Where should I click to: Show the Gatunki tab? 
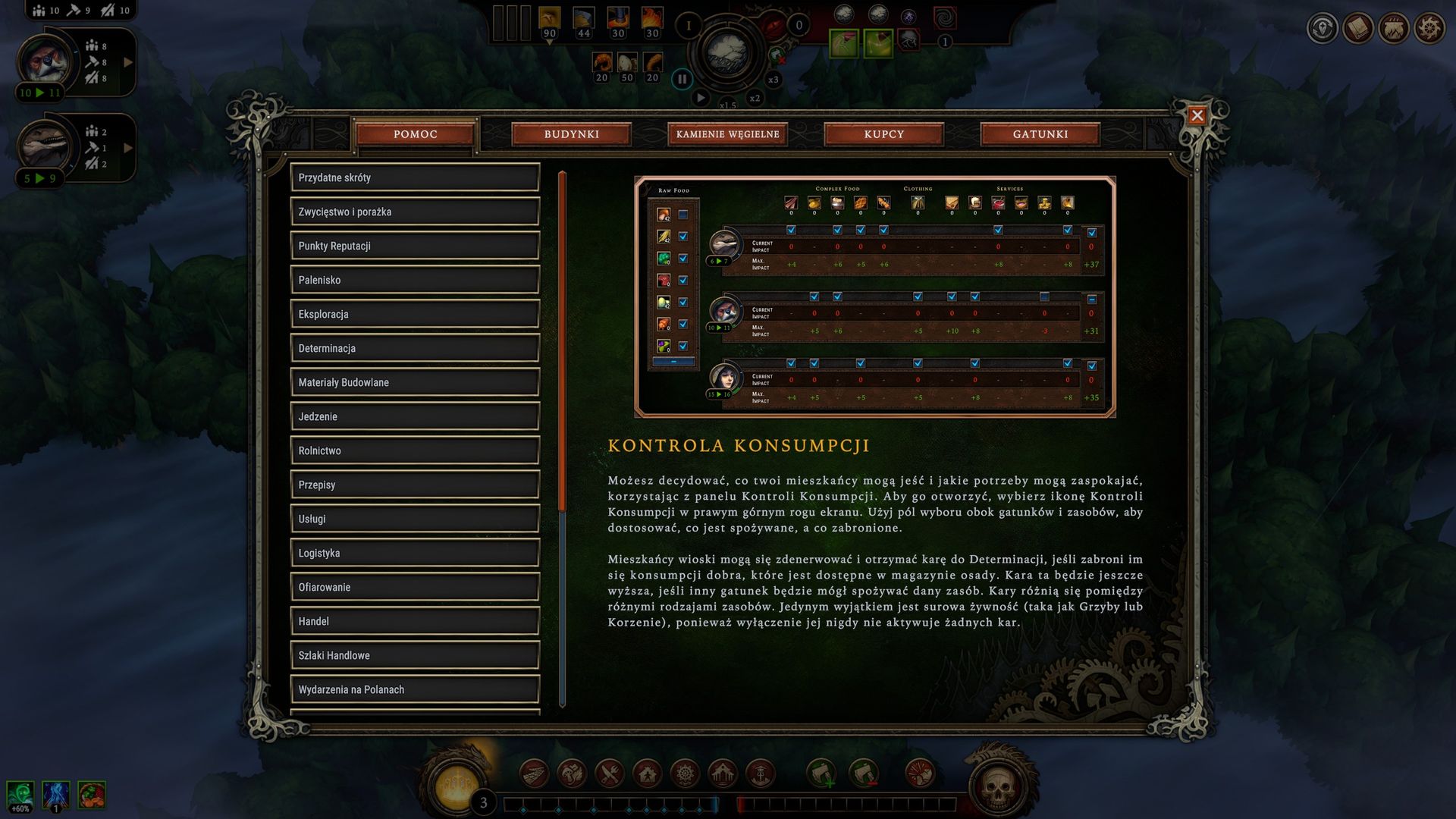click(1040, 134)
